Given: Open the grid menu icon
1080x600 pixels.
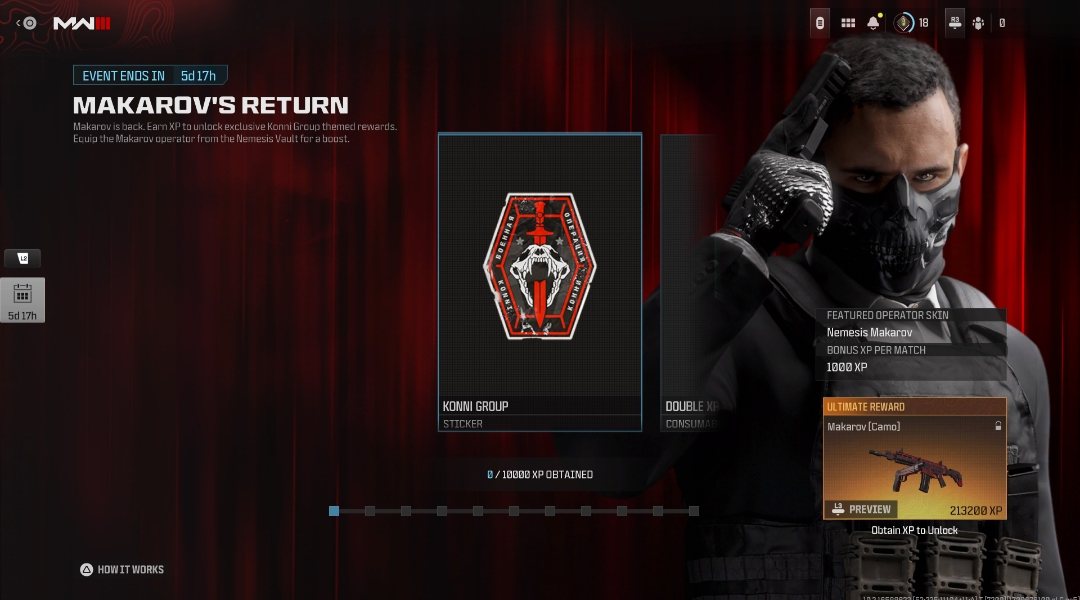Looking at the screenshot, I should 848,23.
